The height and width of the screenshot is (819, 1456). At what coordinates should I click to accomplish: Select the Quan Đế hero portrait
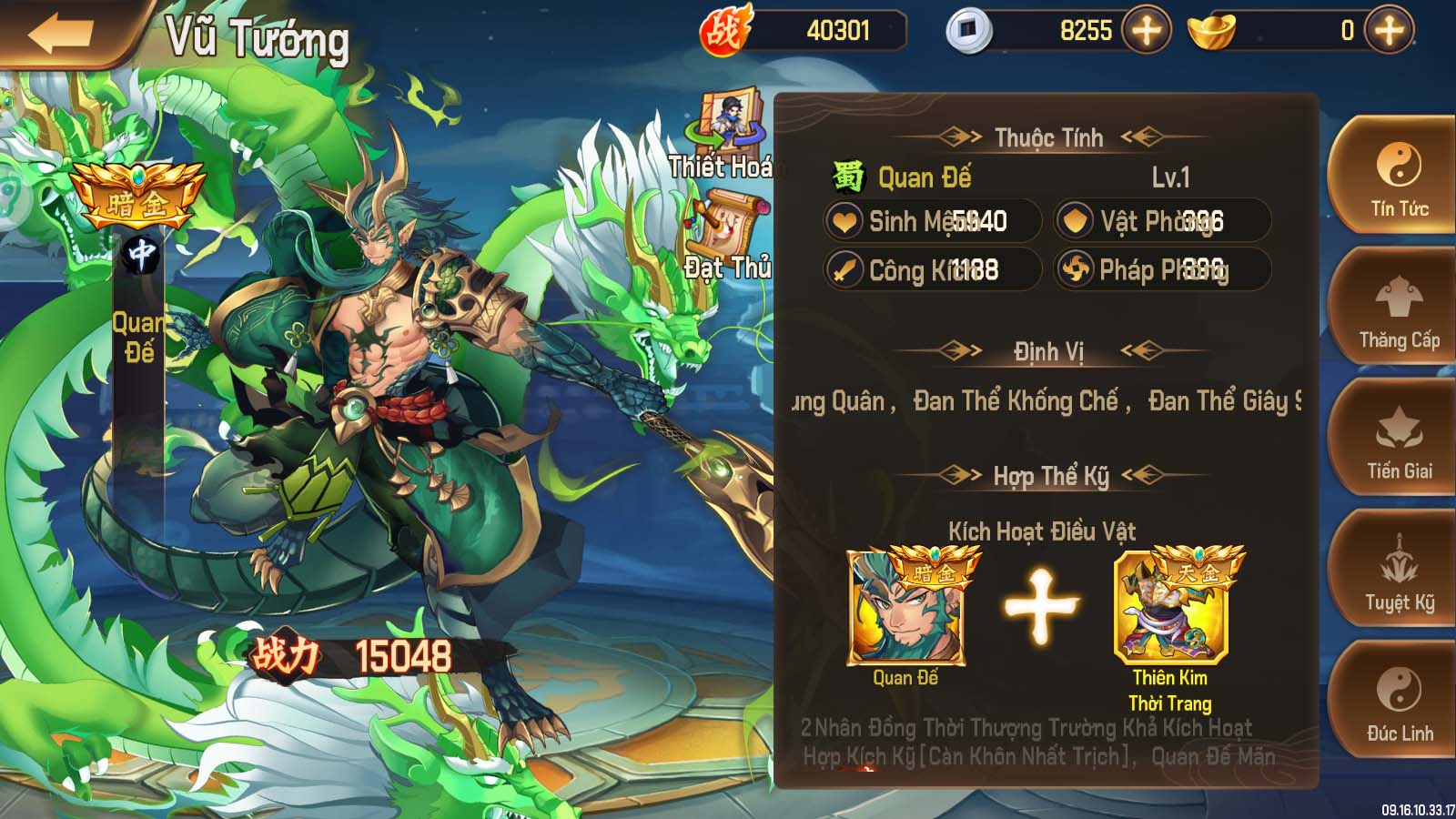(906, 608)
